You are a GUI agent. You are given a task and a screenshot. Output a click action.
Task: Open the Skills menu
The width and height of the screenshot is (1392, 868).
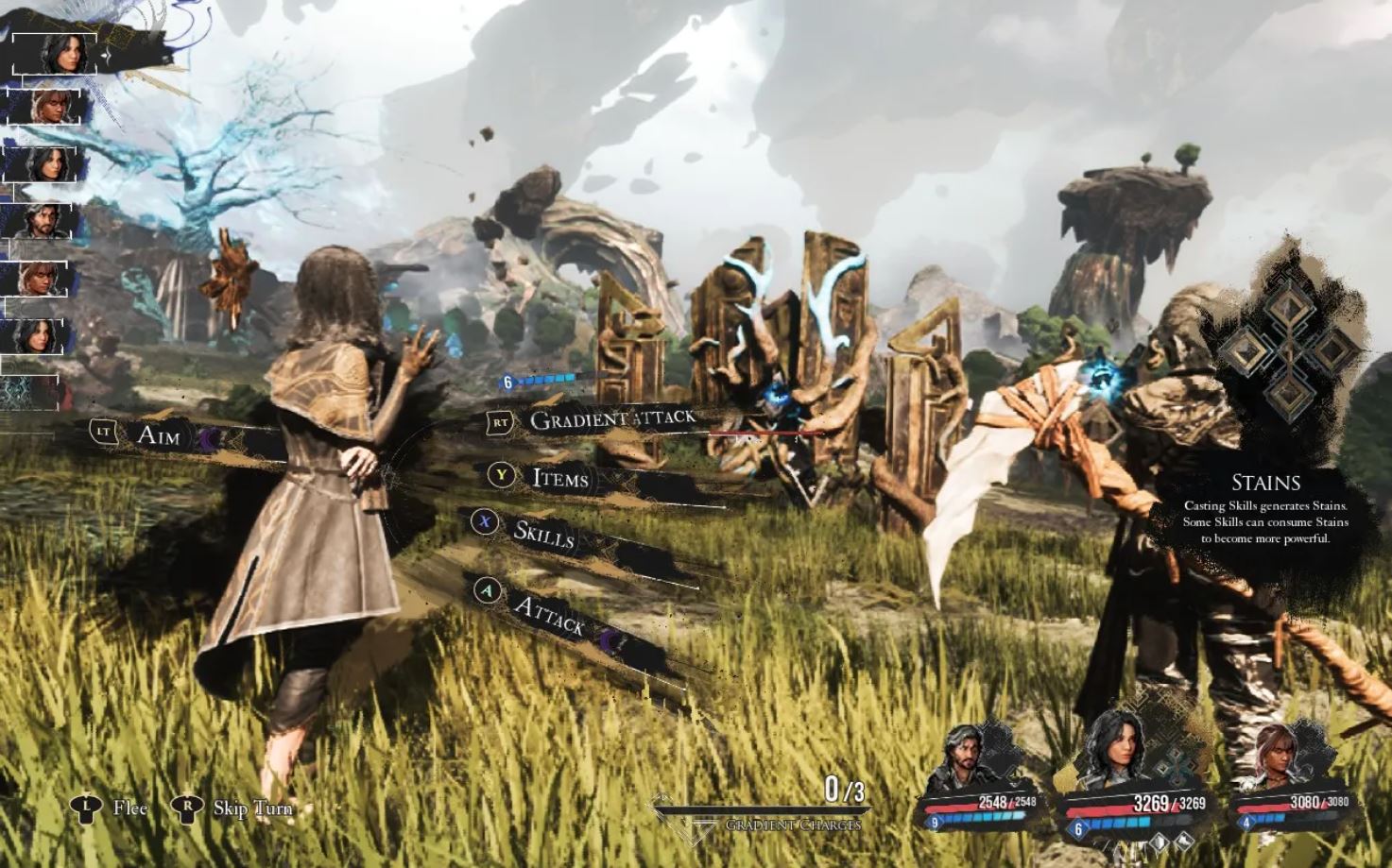pos(543,534)
